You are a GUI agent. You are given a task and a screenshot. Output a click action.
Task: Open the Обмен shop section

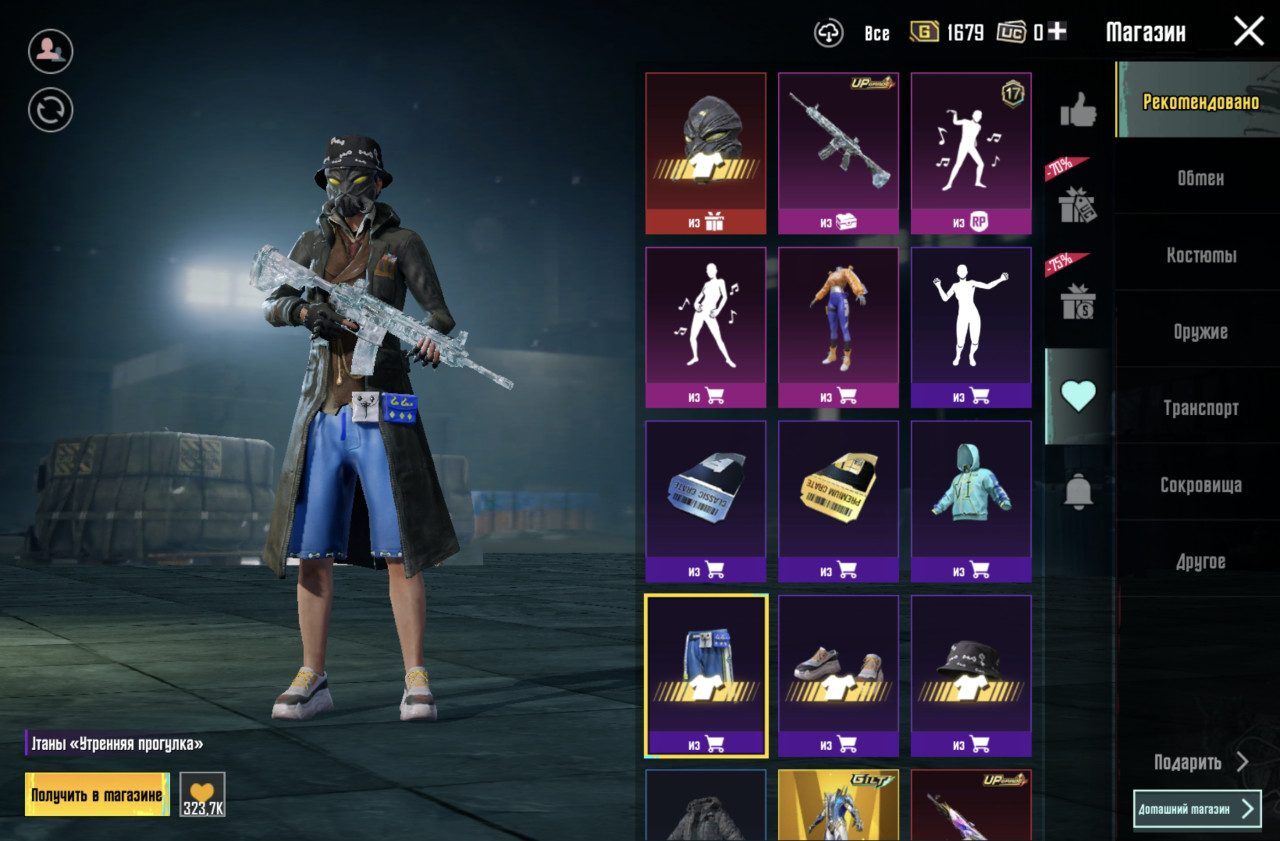pyautogui.click(x=1200, y=178)
